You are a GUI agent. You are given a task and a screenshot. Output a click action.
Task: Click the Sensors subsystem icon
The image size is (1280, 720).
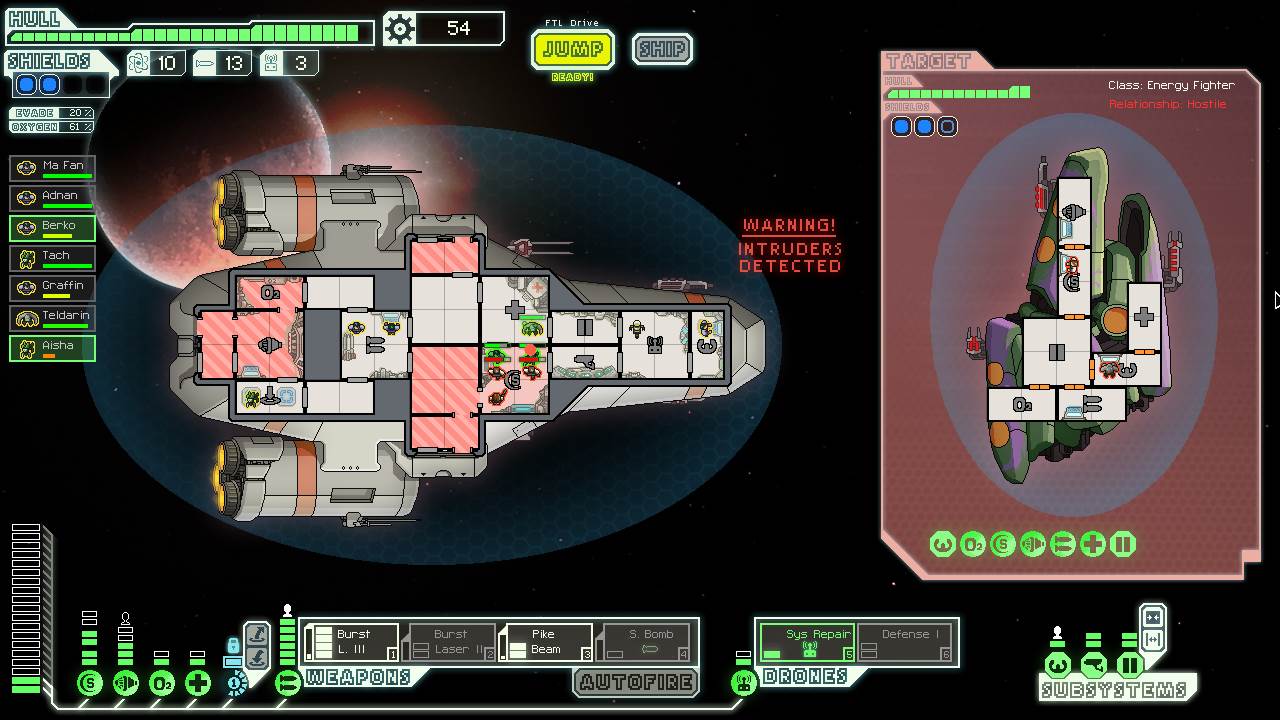[1094, 665]
